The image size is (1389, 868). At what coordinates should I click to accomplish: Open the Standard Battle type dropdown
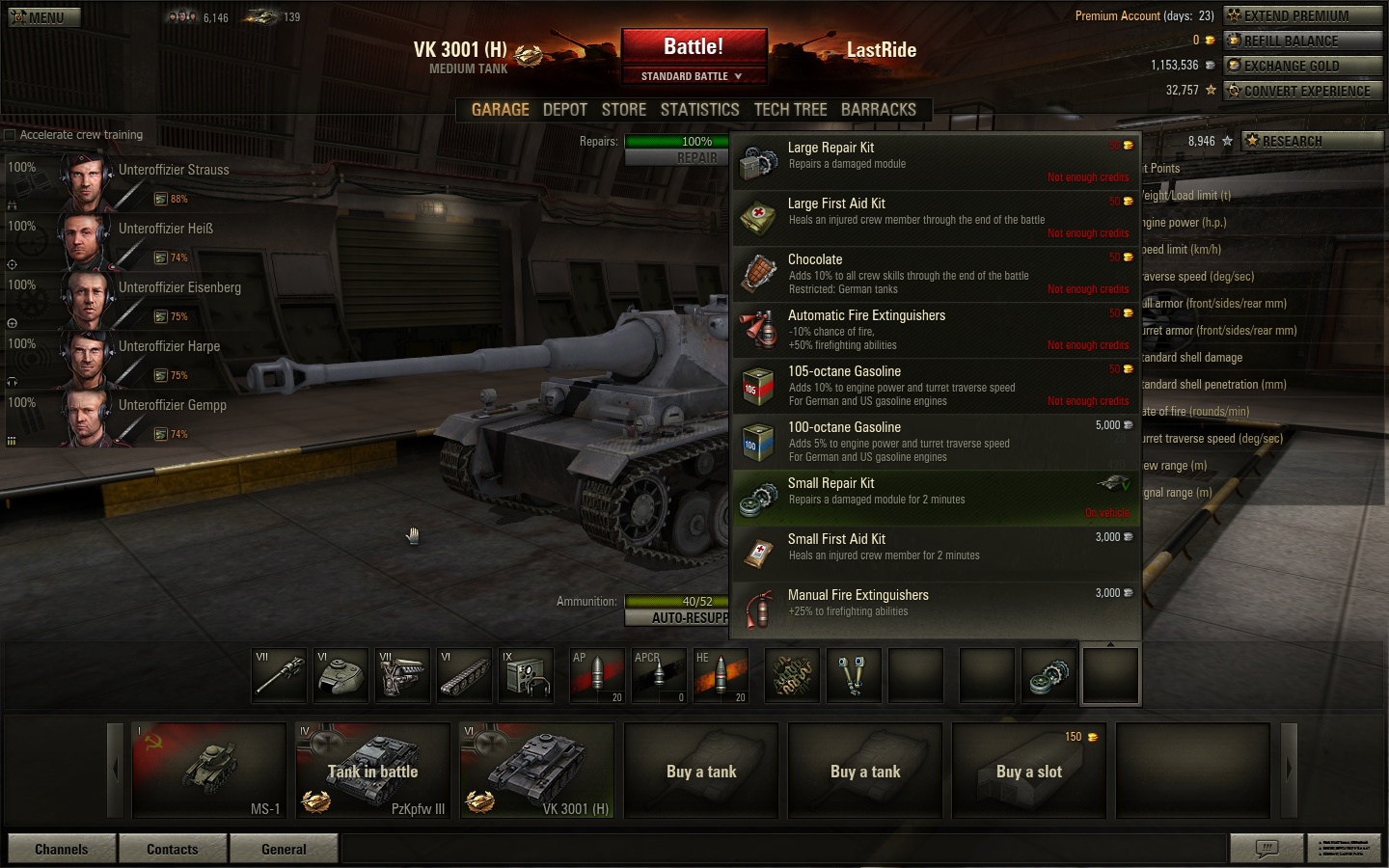(693, 76)
